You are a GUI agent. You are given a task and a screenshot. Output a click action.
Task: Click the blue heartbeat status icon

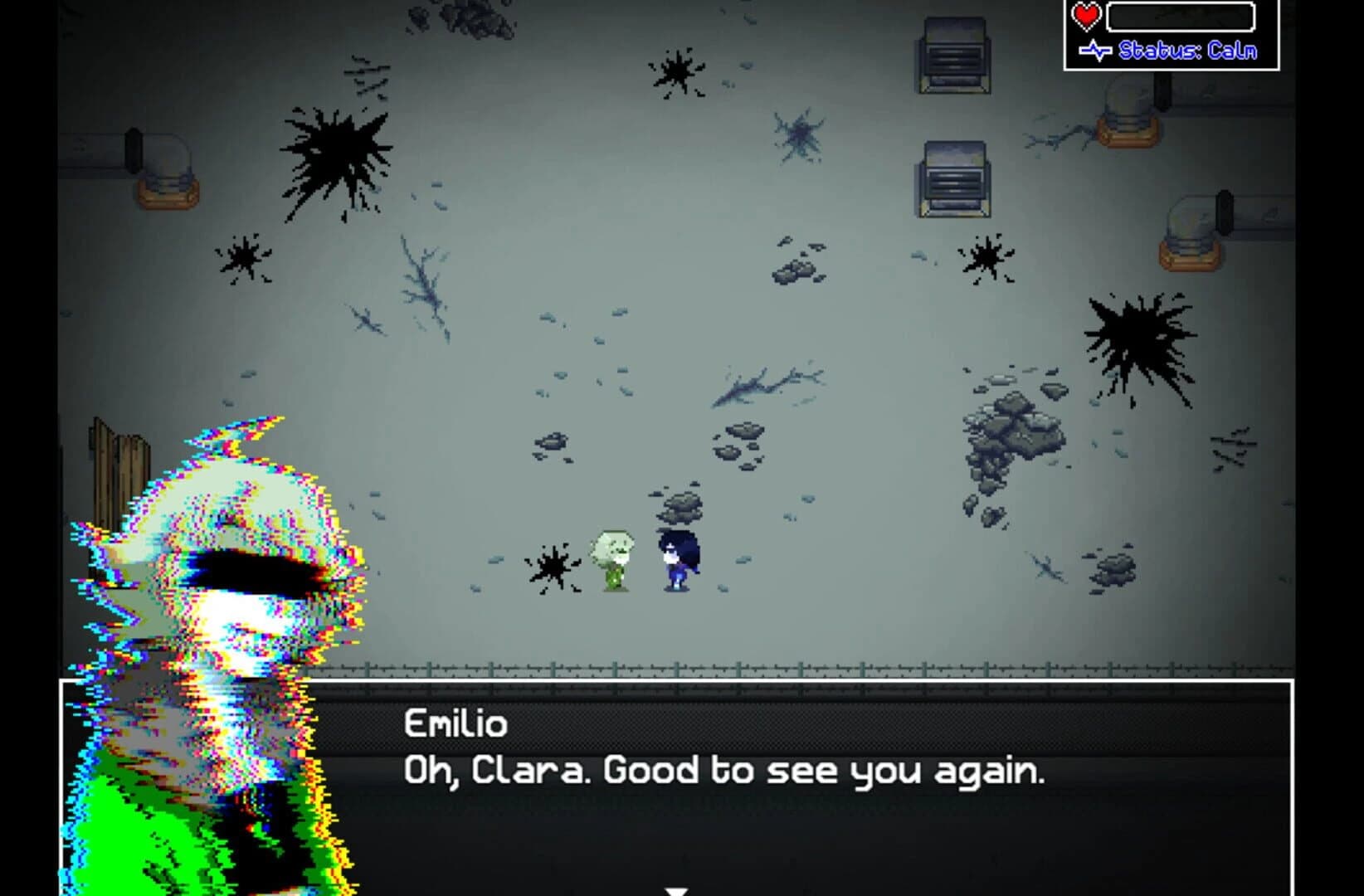[x=1097, y=49]
